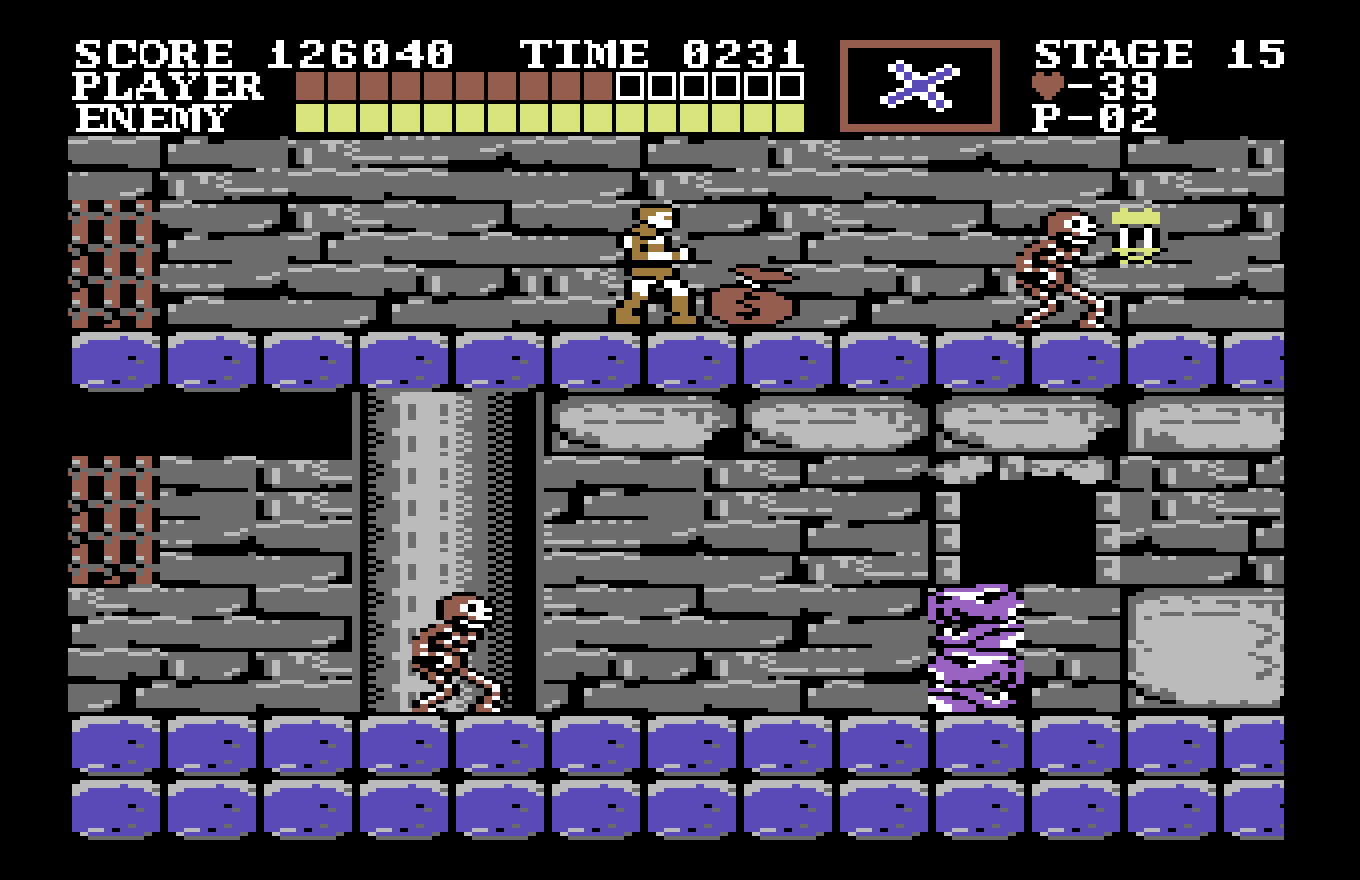Toggle the last filled segment of the PLAYER bar
Screen dimensions: 1360x880
(x=600, y=85)
